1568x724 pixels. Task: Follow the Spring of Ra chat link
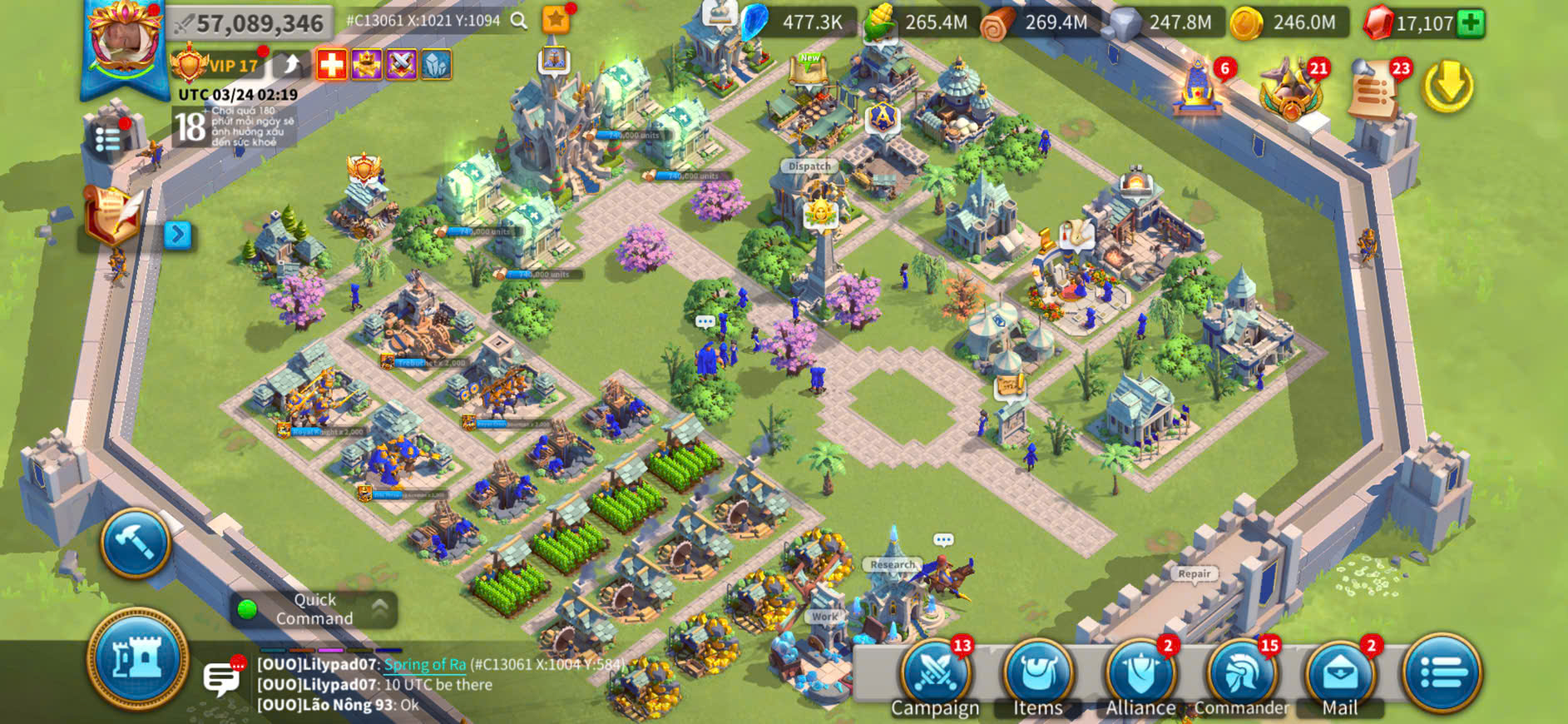coord(425,664)
